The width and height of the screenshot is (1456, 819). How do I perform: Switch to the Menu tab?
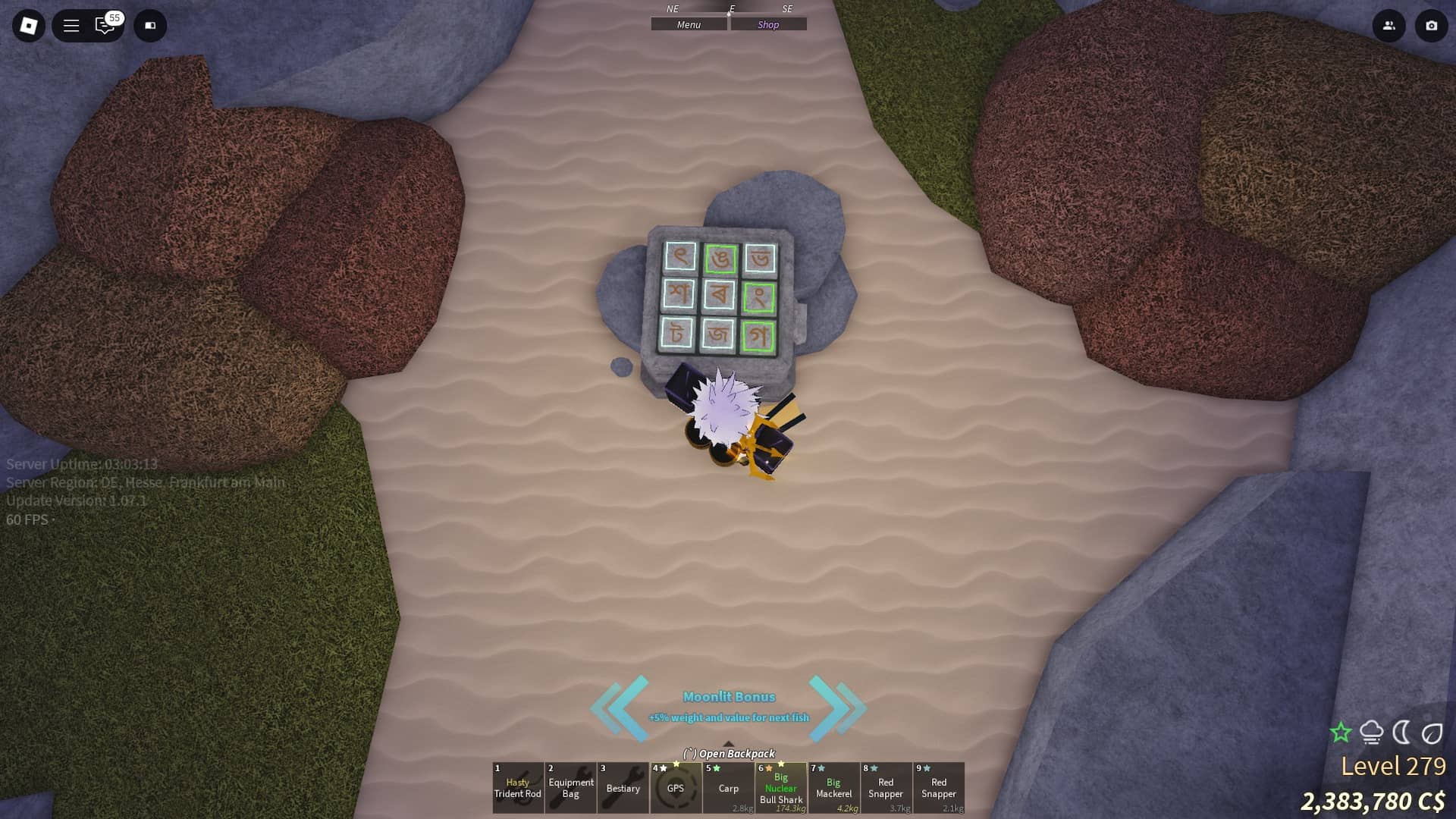[x=688, y=24]
